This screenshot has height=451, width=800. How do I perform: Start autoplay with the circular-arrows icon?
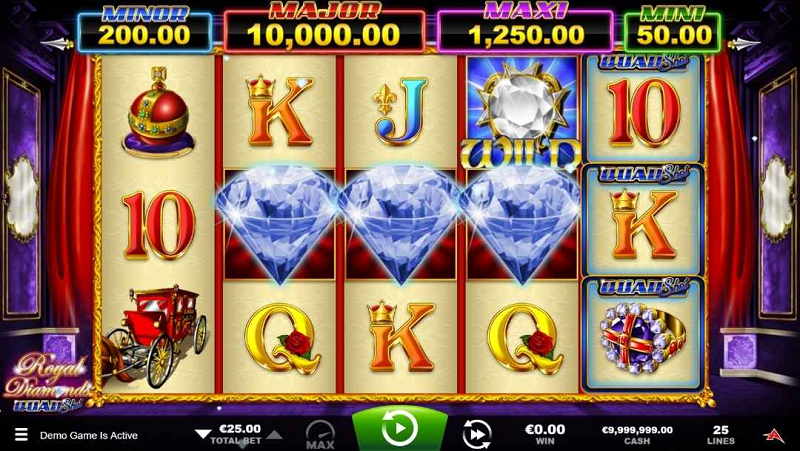click(477, 433)
